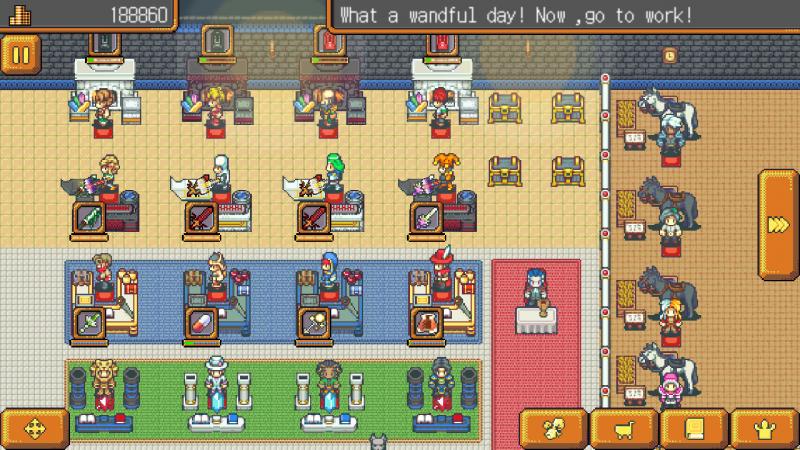Open the shopping cart store button

point(623,429)
